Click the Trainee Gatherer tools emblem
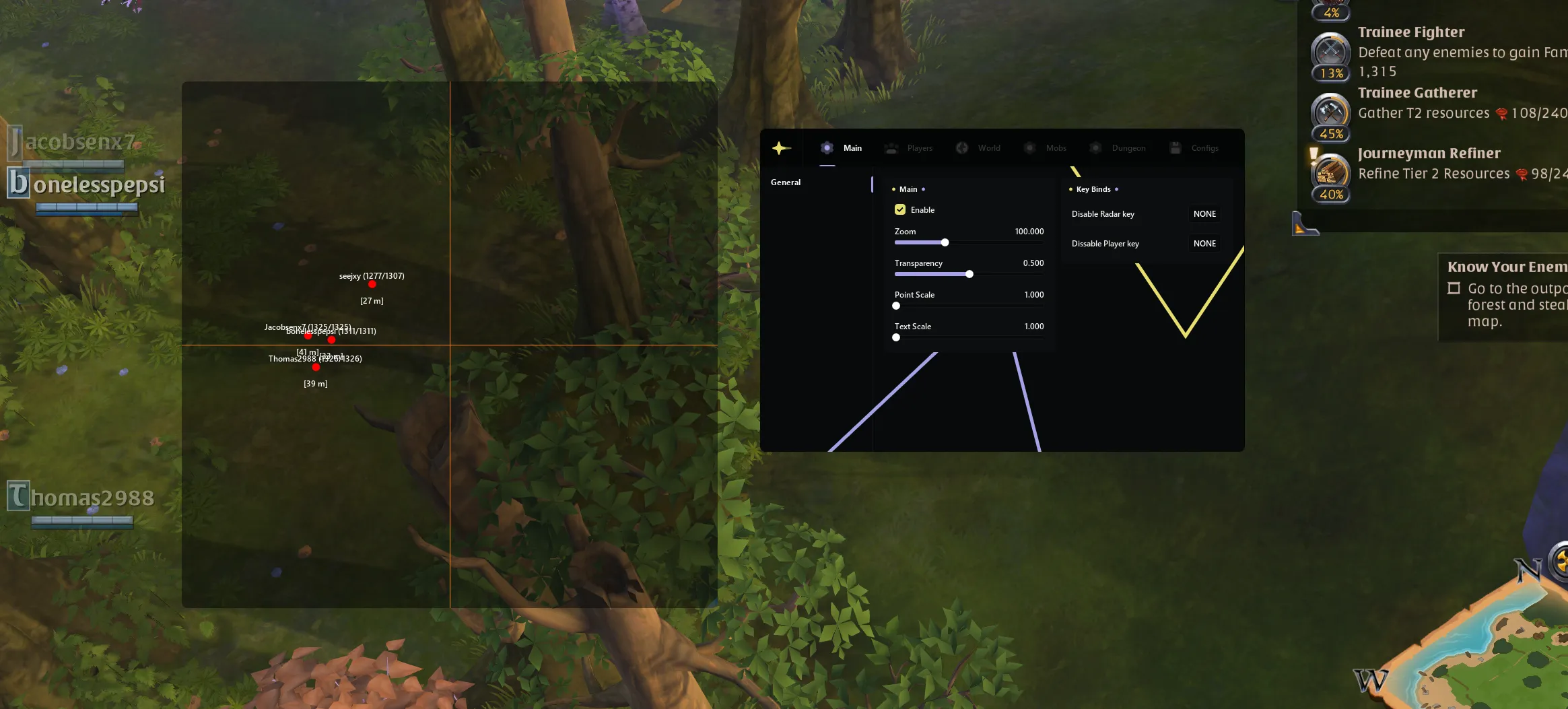 pyautogui.click(x=1330, y=110)
